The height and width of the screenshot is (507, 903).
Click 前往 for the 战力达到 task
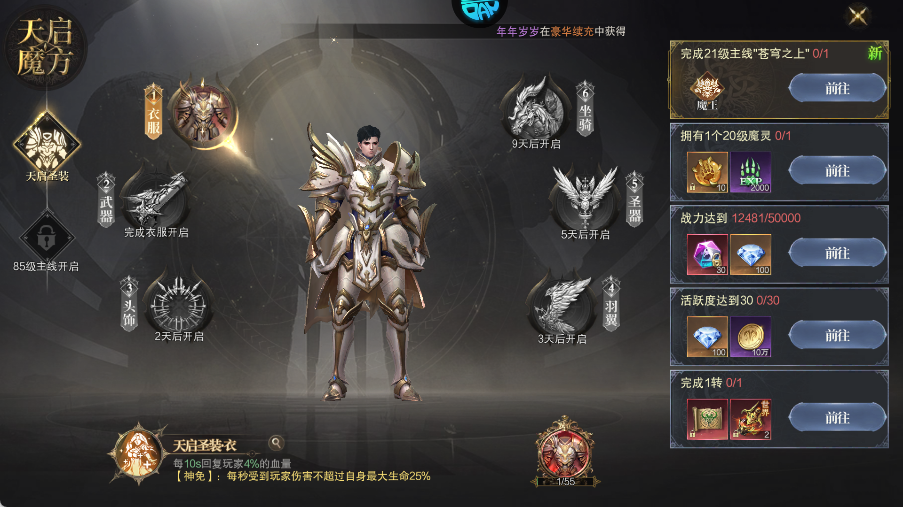(837, 253)
